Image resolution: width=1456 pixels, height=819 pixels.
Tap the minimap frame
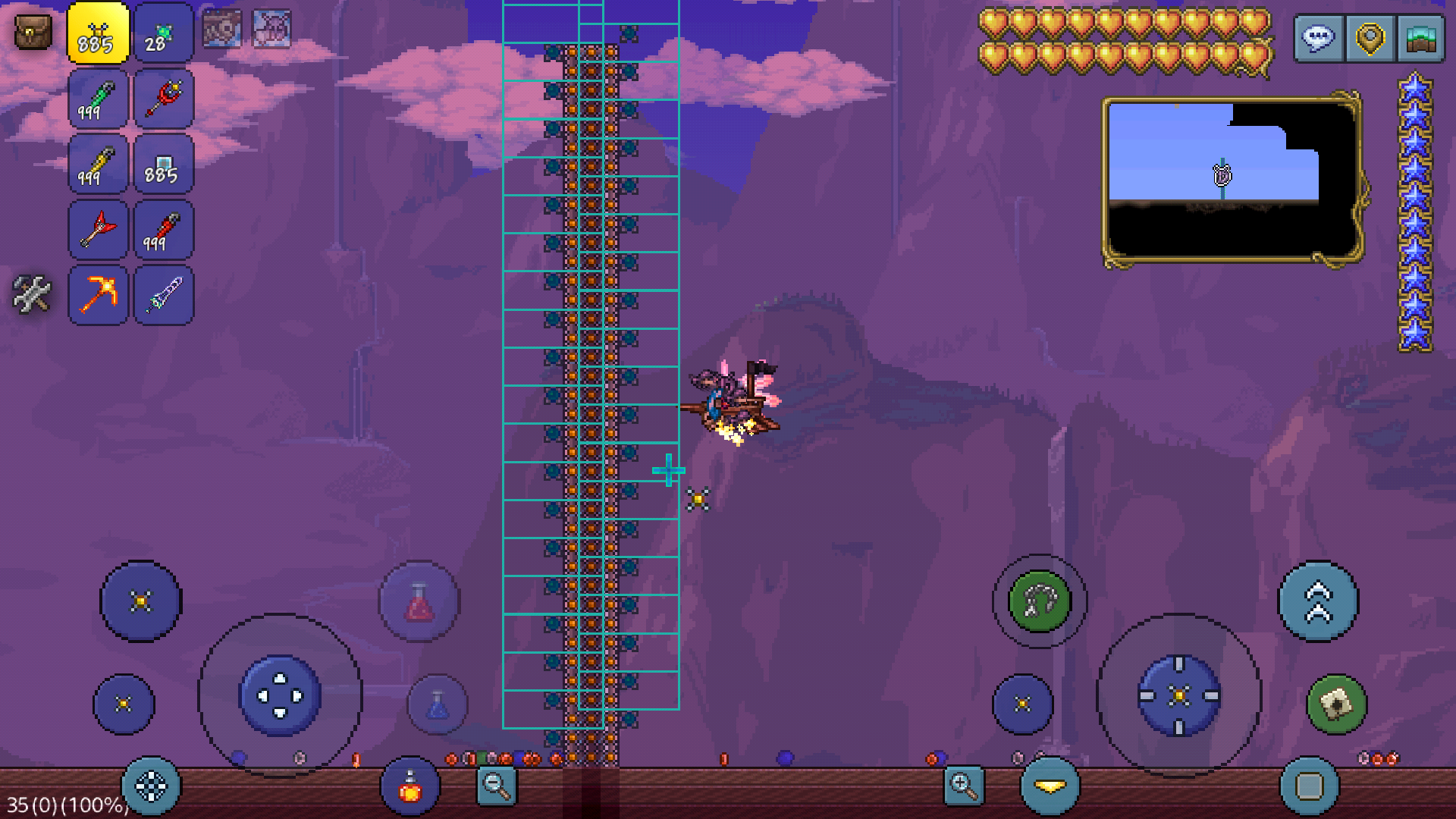tap(1232, 180)
